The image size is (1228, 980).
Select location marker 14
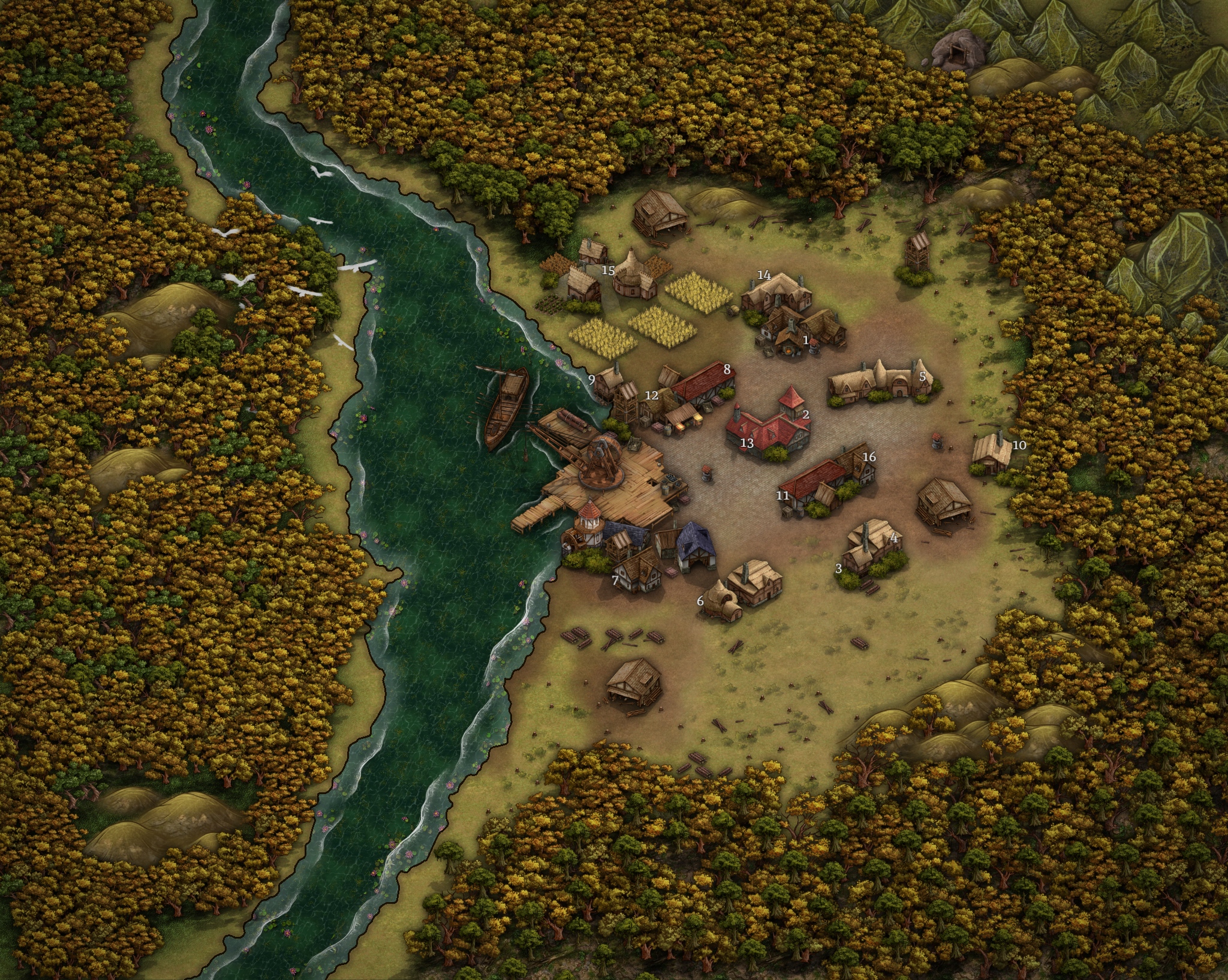tap(764, 275)
